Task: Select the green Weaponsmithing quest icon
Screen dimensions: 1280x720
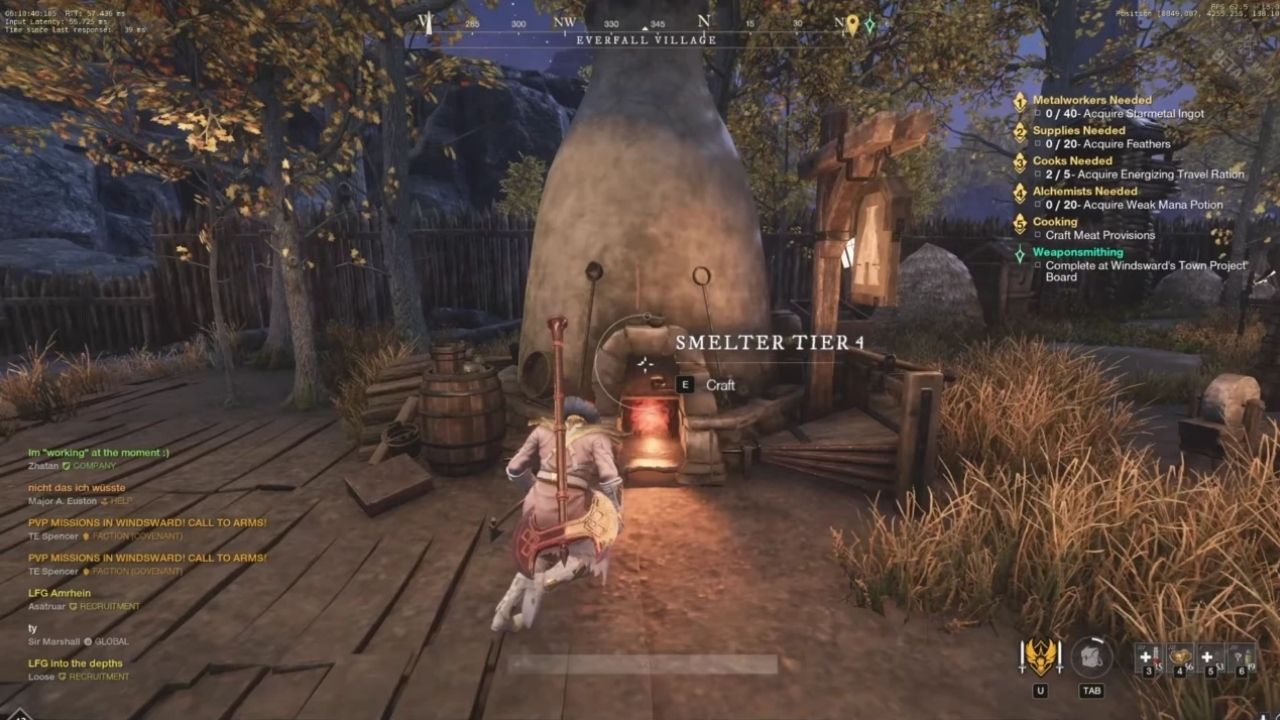Action: click(x=1019, y=253)
